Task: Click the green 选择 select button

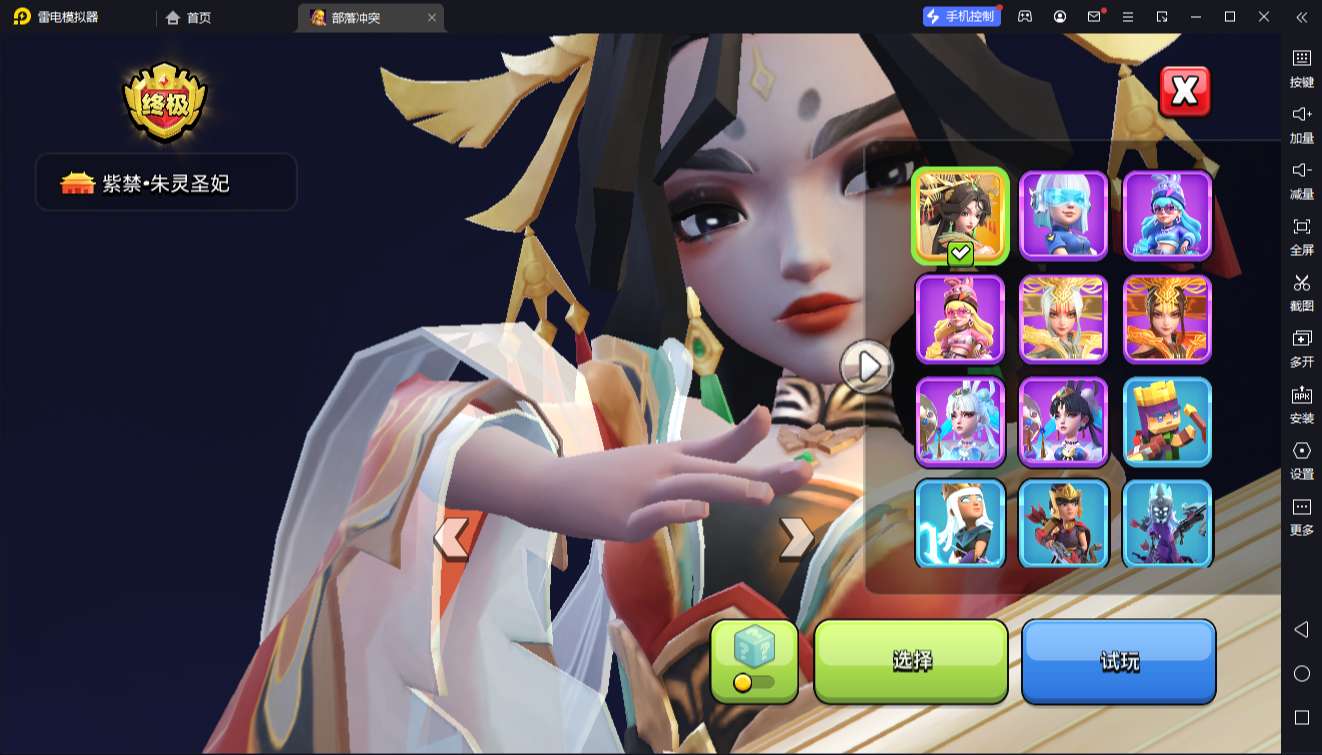Action: coord(911,660)
